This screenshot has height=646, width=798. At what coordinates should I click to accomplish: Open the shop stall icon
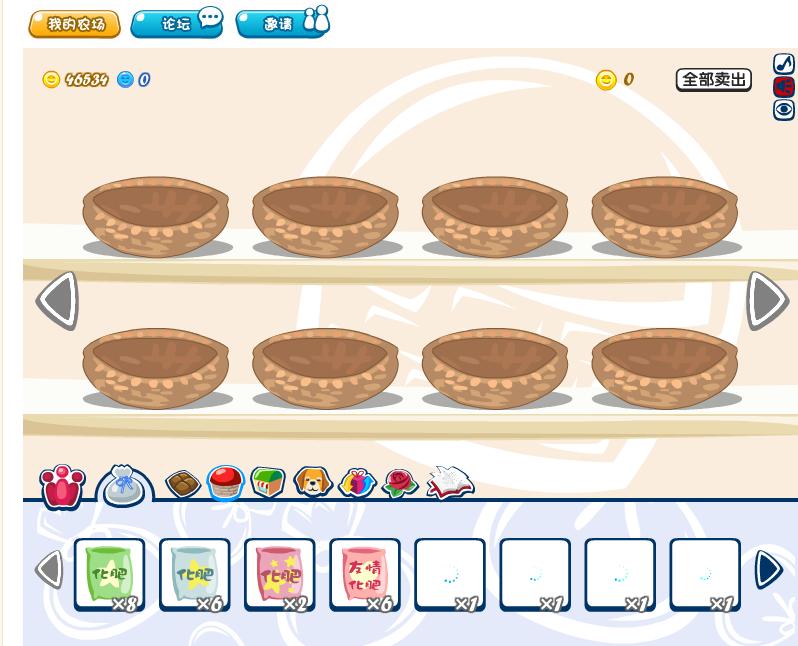(x=268, y=483)
